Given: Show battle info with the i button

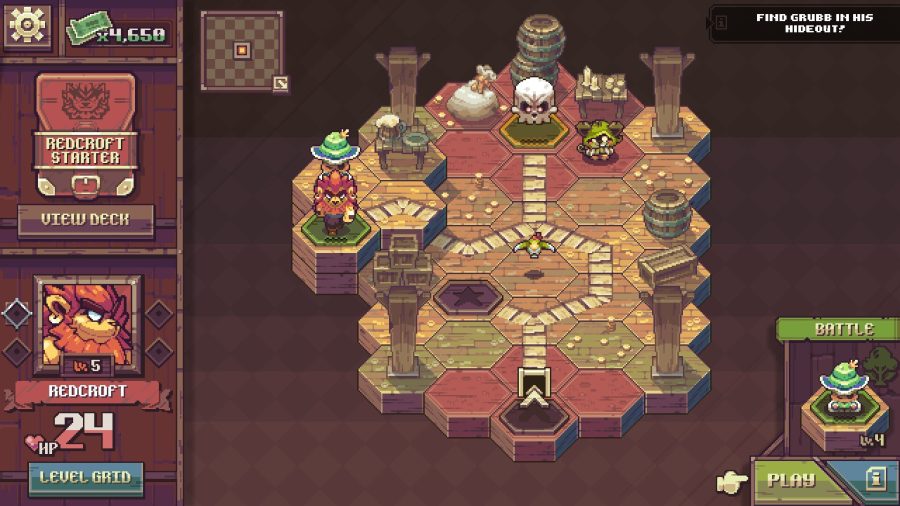Looking at the screenshot, I should pos(876,479).
